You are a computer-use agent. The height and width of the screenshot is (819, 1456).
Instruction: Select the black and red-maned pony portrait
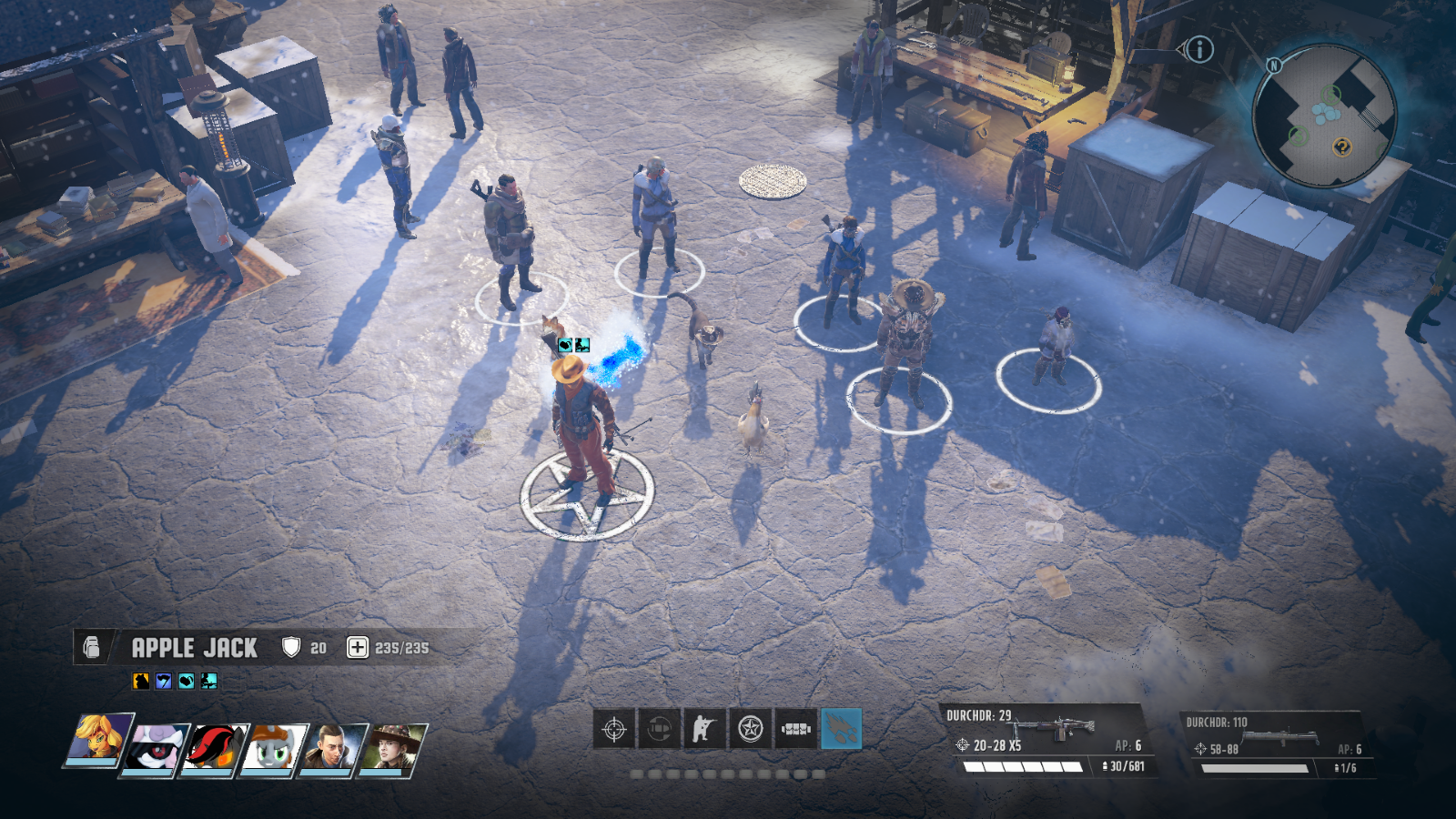pyautogui.click(x=215, y=748)
